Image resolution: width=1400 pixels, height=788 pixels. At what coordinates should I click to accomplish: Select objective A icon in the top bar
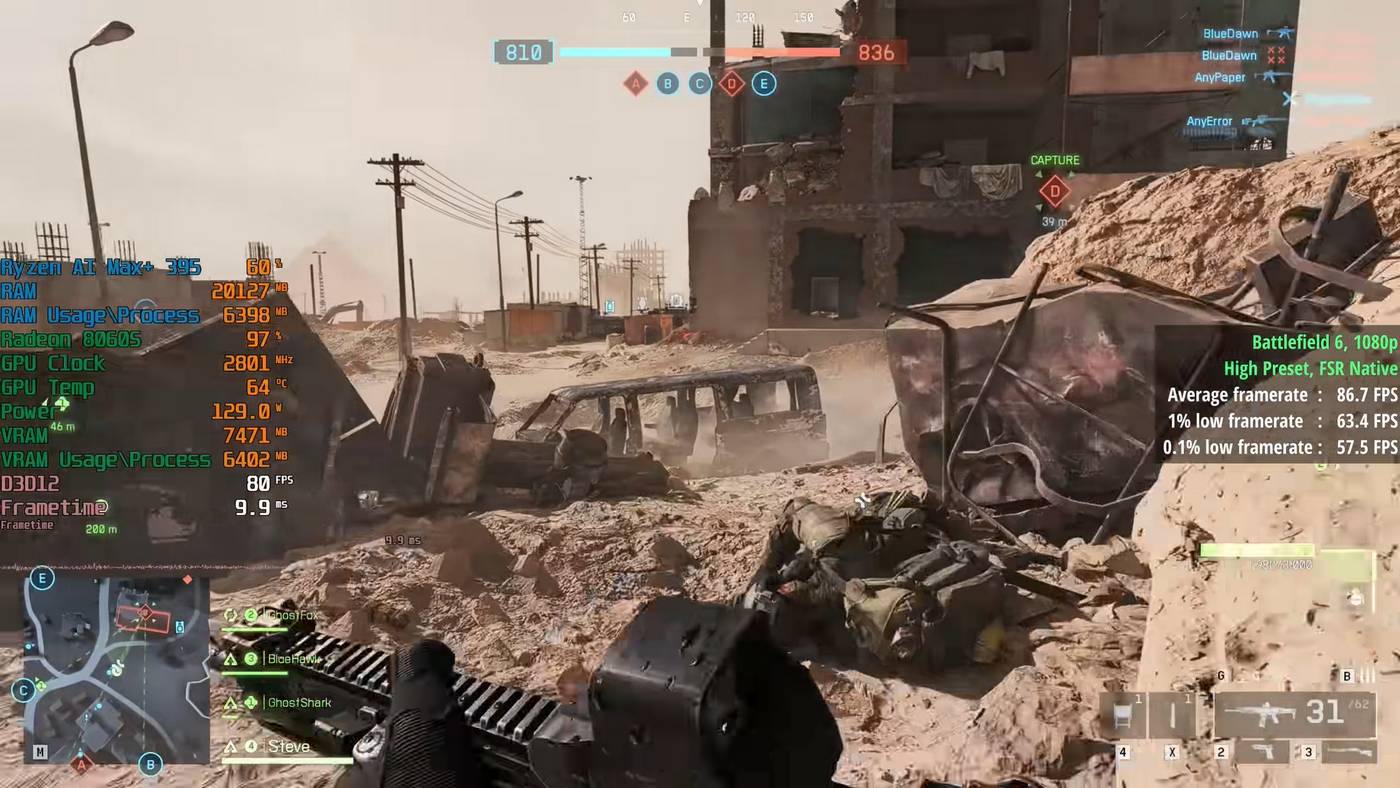tap(635, 84)
